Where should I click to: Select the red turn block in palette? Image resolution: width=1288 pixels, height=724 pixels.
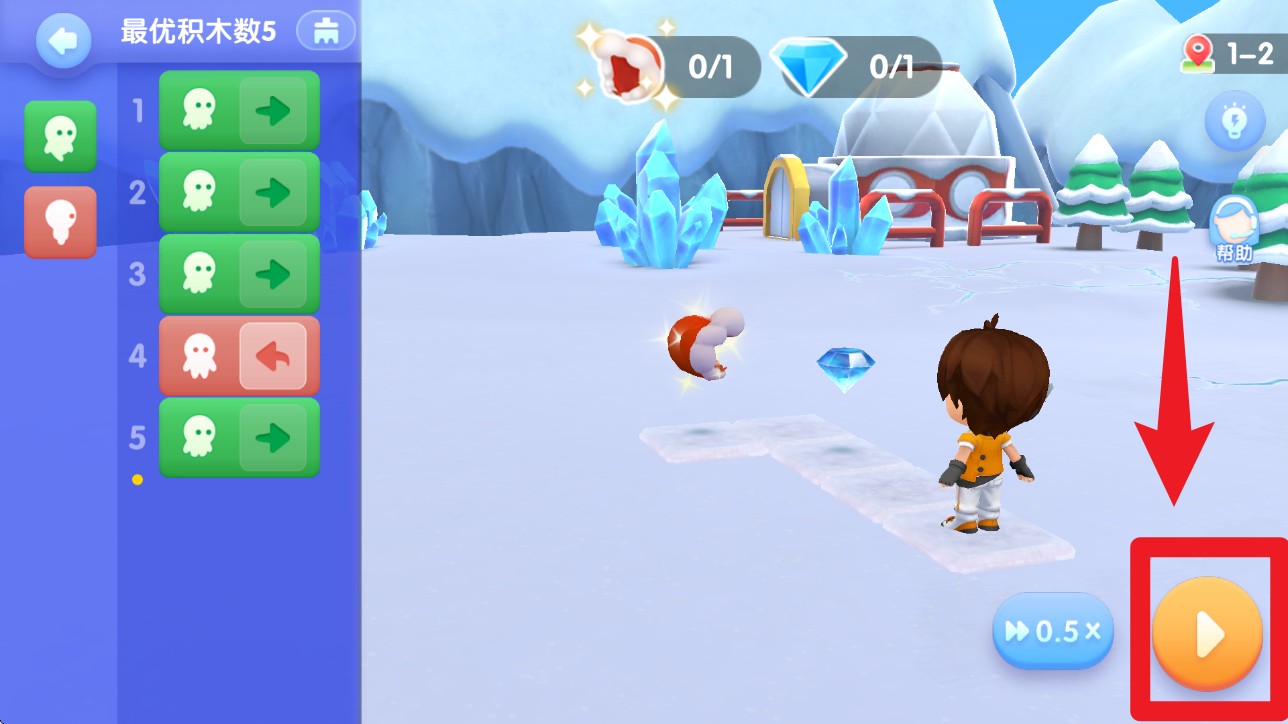click(60, 221)
